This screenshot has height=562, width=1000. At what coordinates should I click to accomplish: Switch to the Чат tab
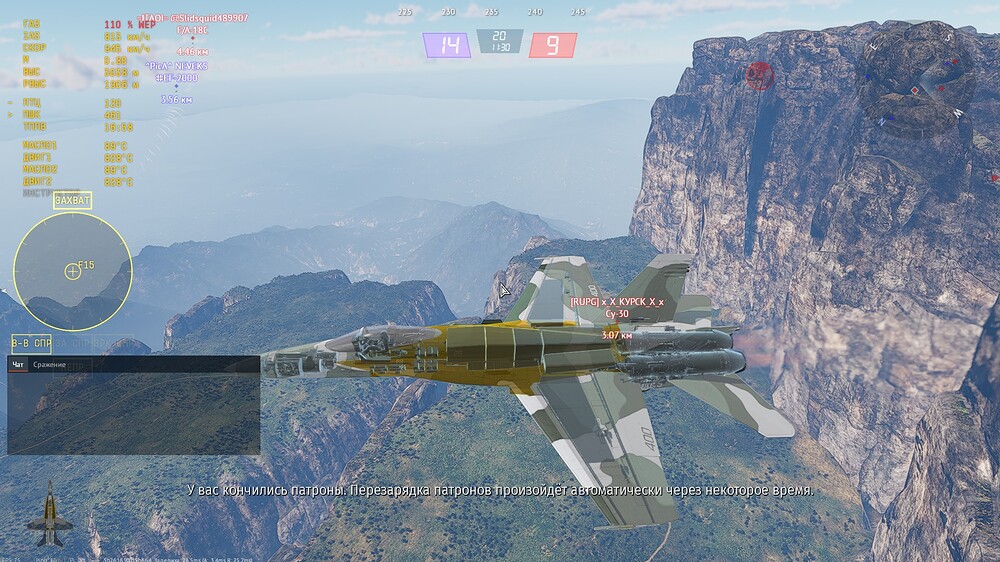[x=18, y=365]
